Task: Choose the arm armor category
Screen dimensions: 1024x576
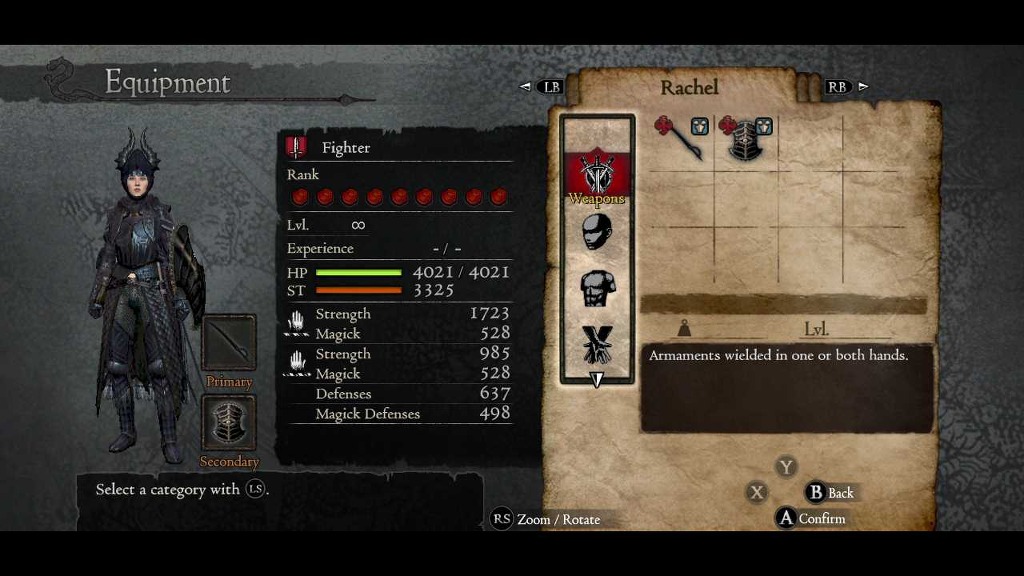Action: [x=597, y=343]
